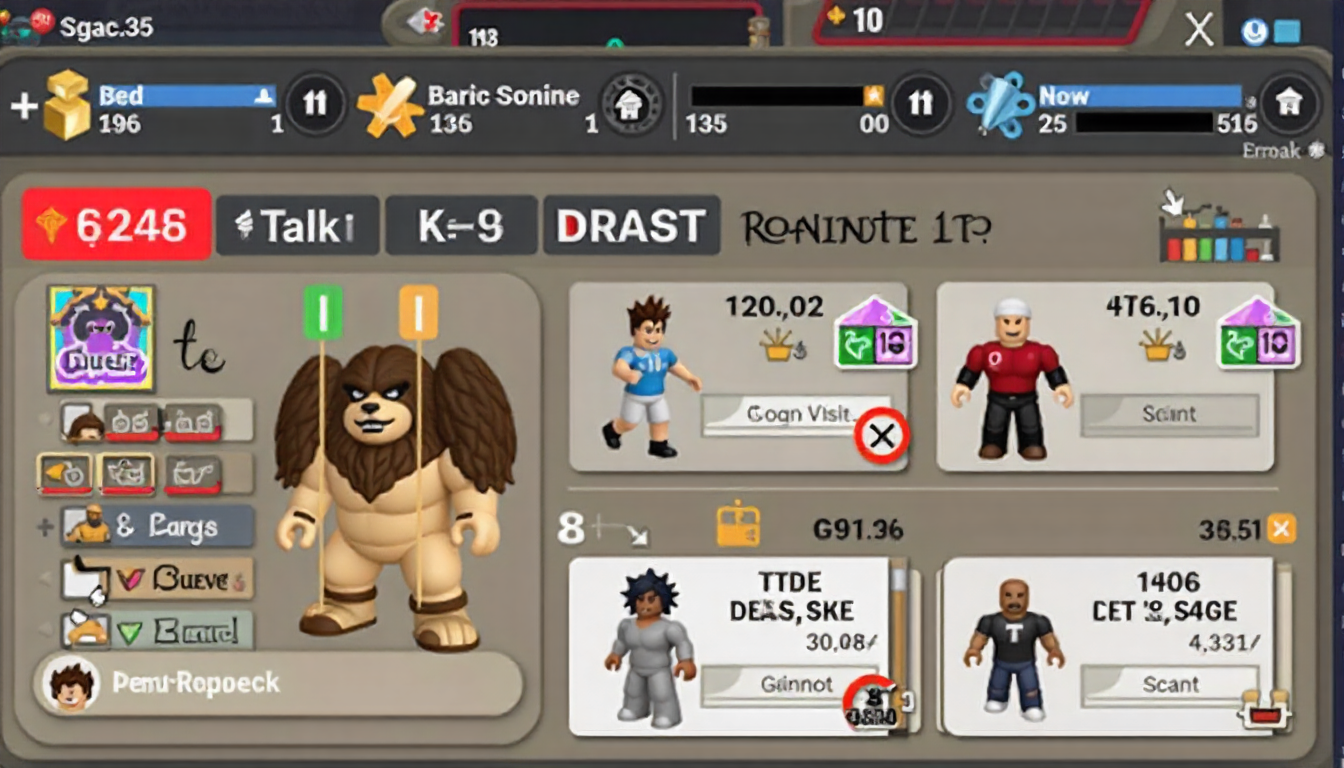
Task: Select the DRAST tab
Action: [631, 226]
